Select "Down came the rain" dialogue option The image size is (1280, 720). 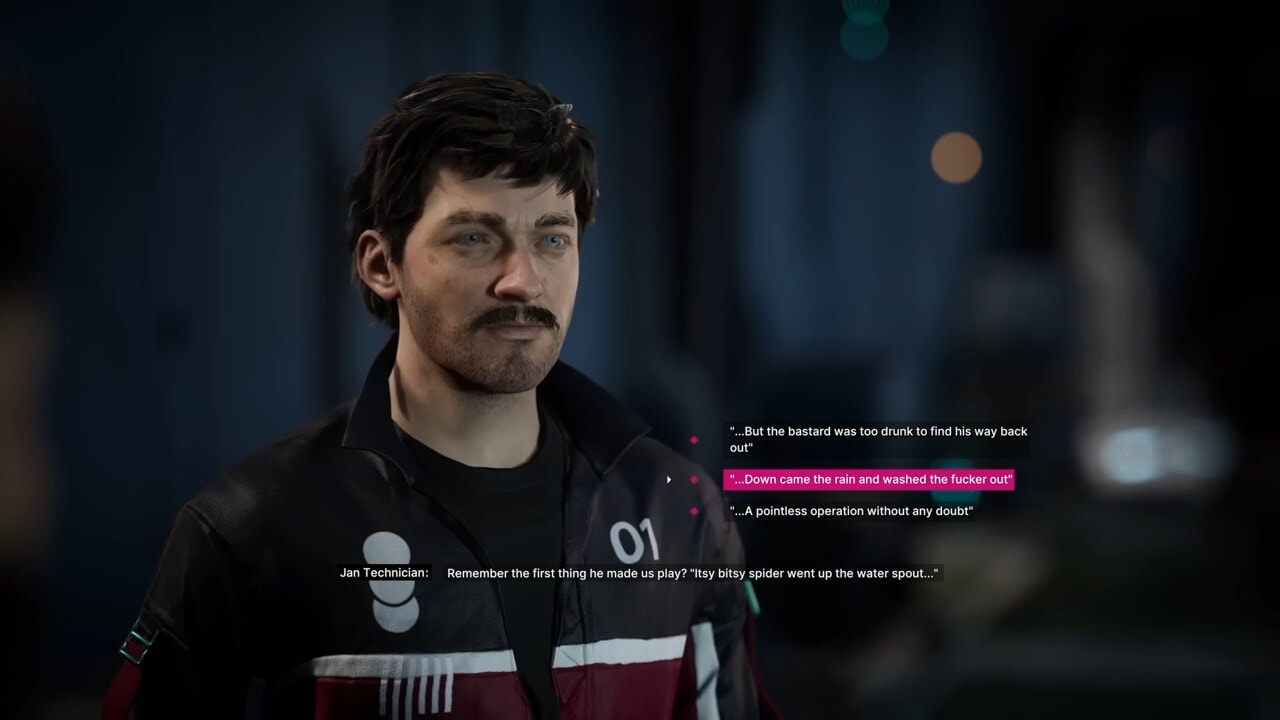coord(869,480)
